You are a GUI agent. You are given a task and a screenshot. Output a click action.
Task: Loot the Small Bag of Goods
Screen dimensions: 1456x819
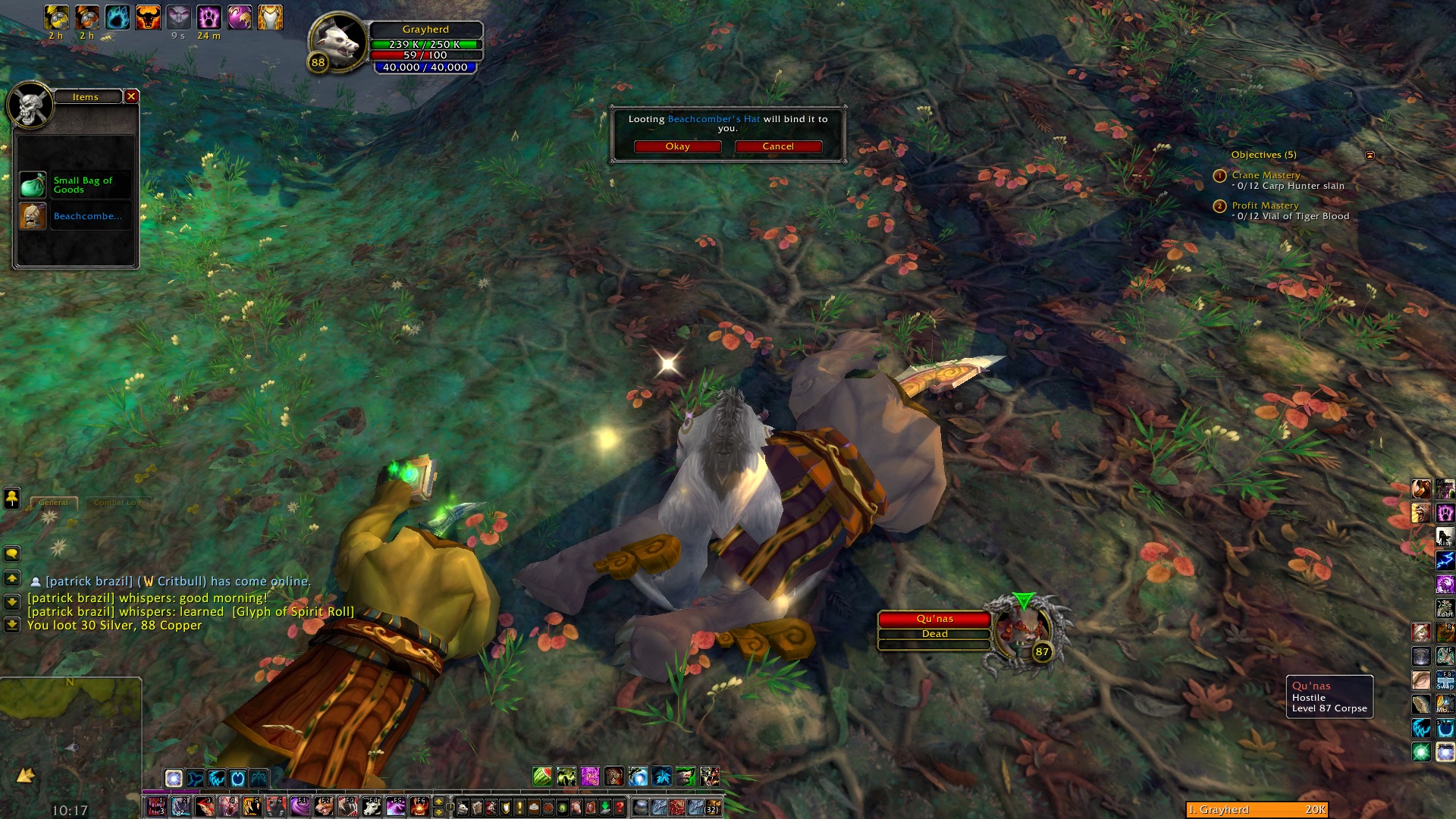pos(33,184)
